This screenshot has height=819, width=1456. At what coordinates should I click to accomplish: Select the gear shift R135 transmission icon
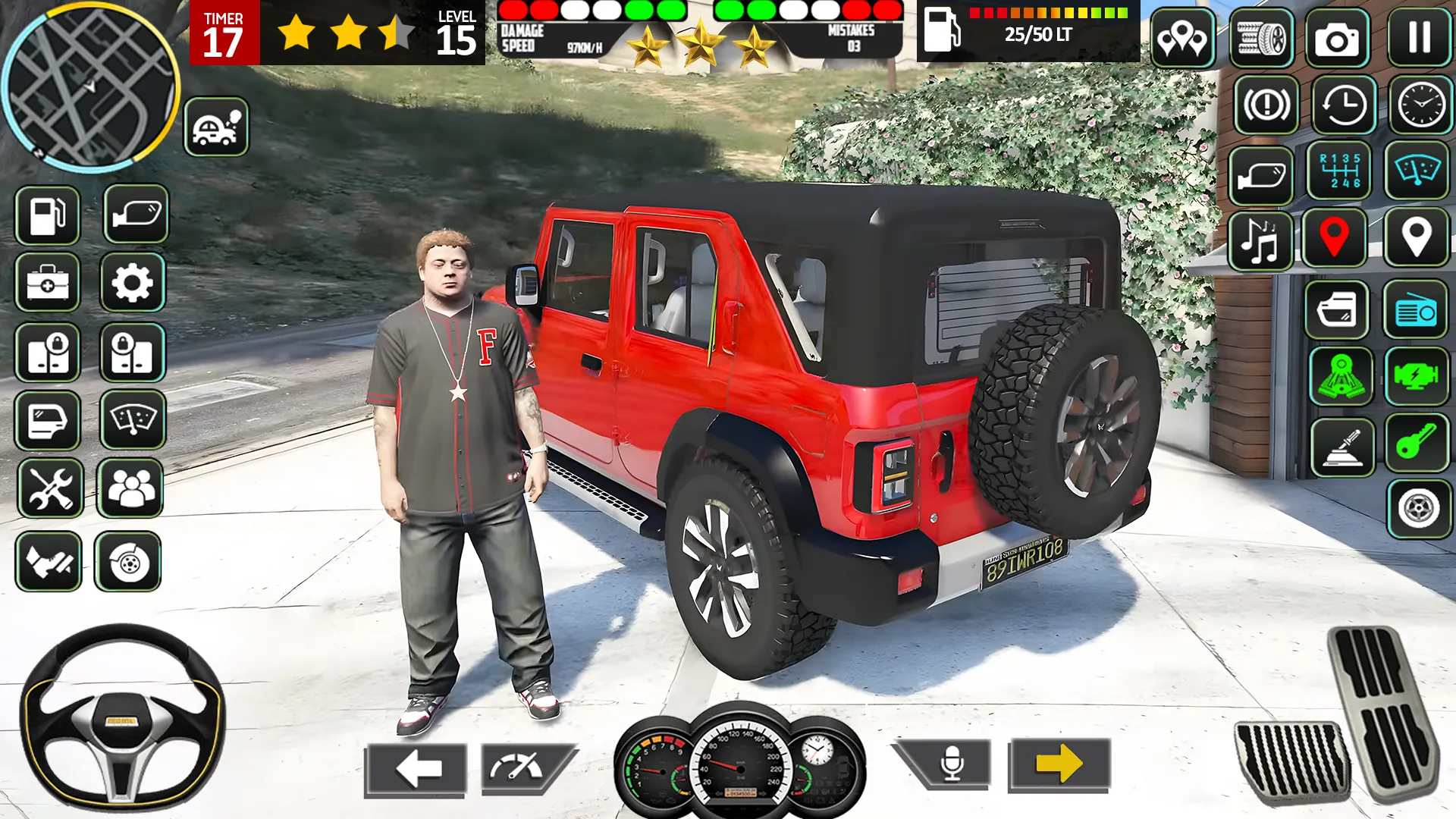[1340, 176]
